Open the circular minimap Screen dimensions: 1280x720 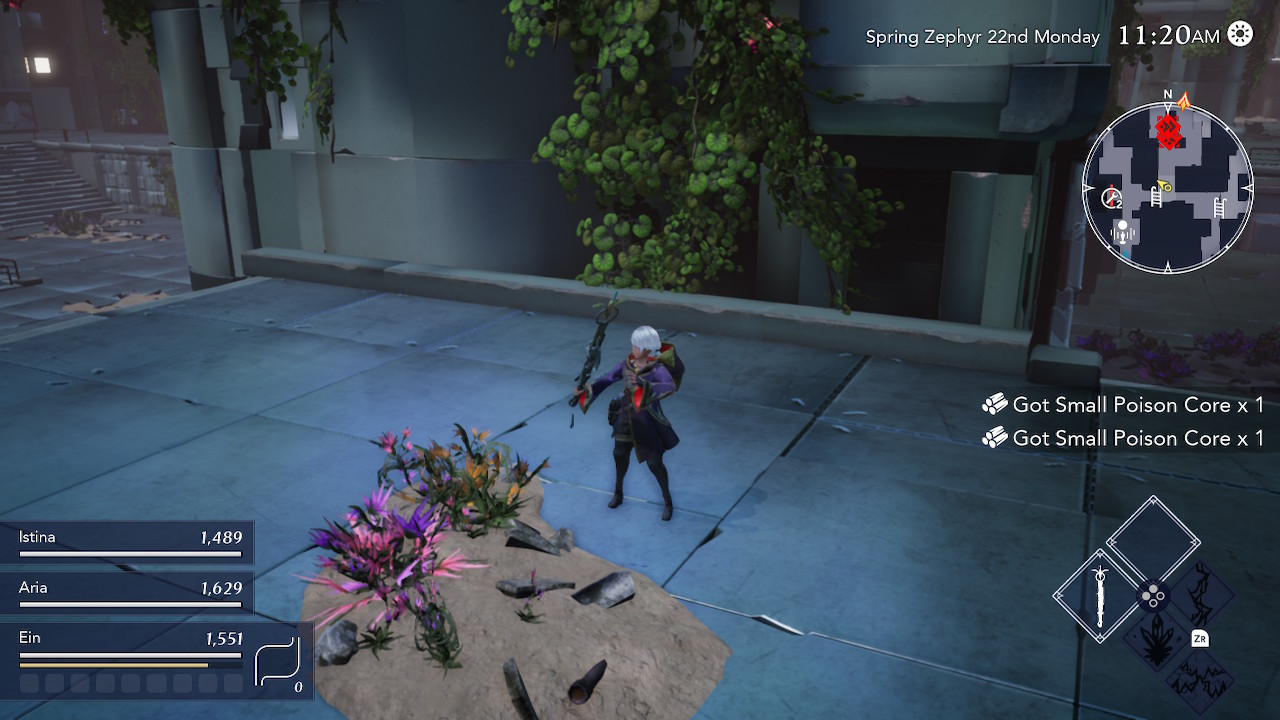pos(1167,189)
